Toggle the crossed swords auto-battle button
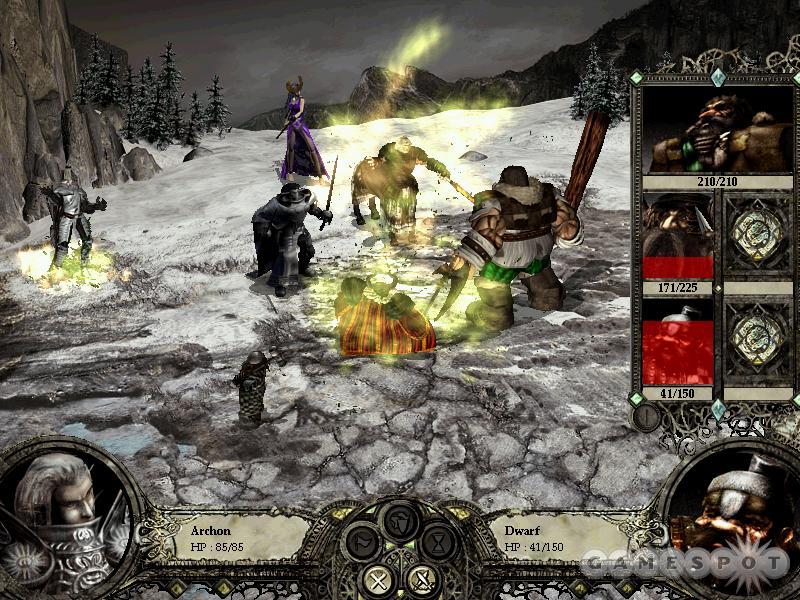 (x=421, y=578)
